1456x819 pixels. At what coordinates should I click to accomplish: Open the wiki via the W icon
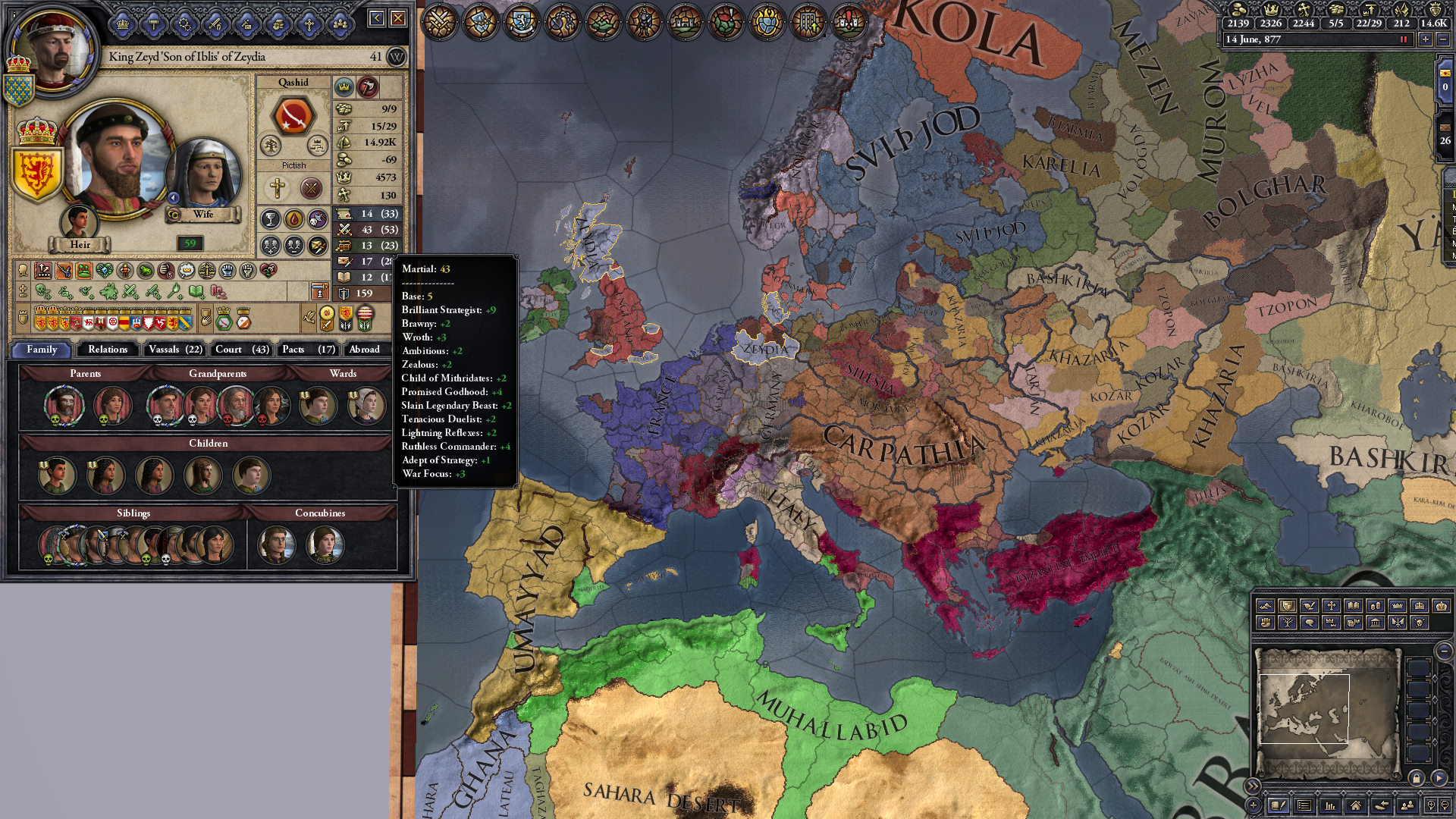[x=397, y=57]
